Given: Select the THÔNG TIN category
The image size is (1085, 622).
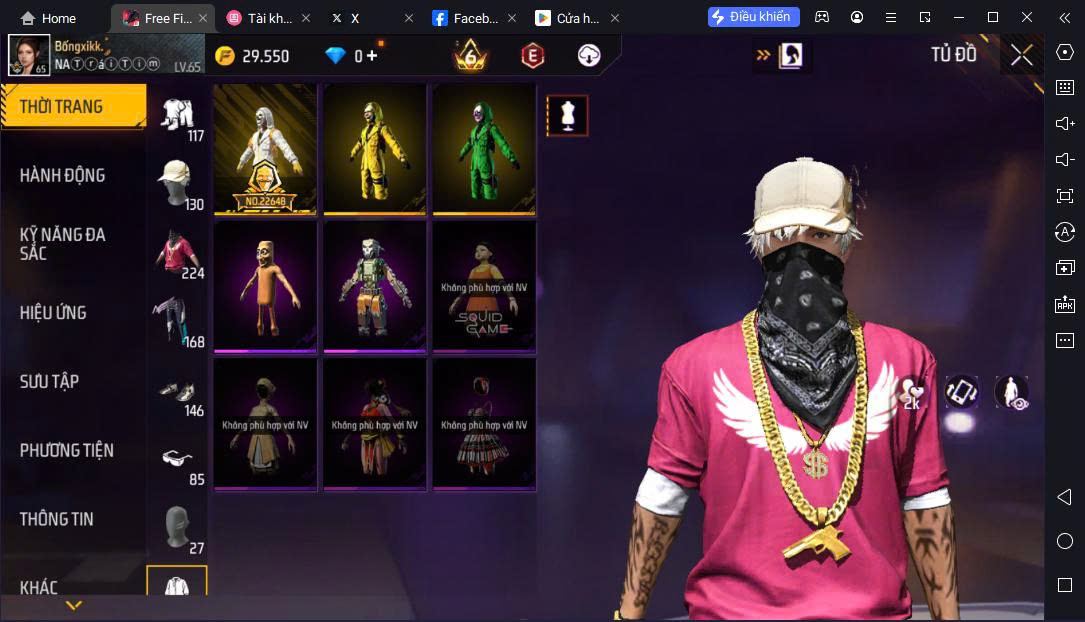Looking at the screenshot, I should coord(56,519).
